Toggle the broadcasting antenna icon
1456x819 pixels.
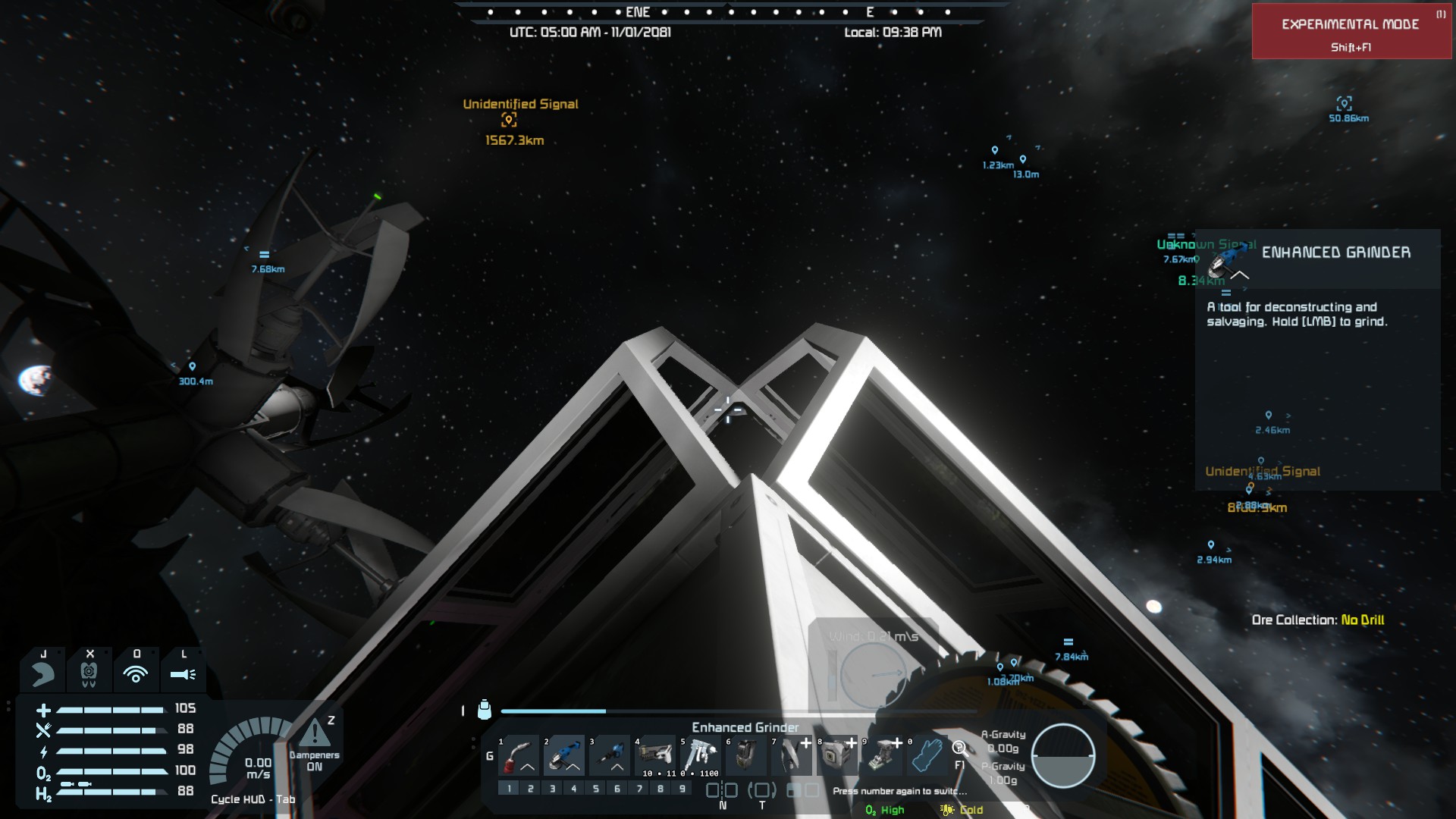tap(136, 673)
